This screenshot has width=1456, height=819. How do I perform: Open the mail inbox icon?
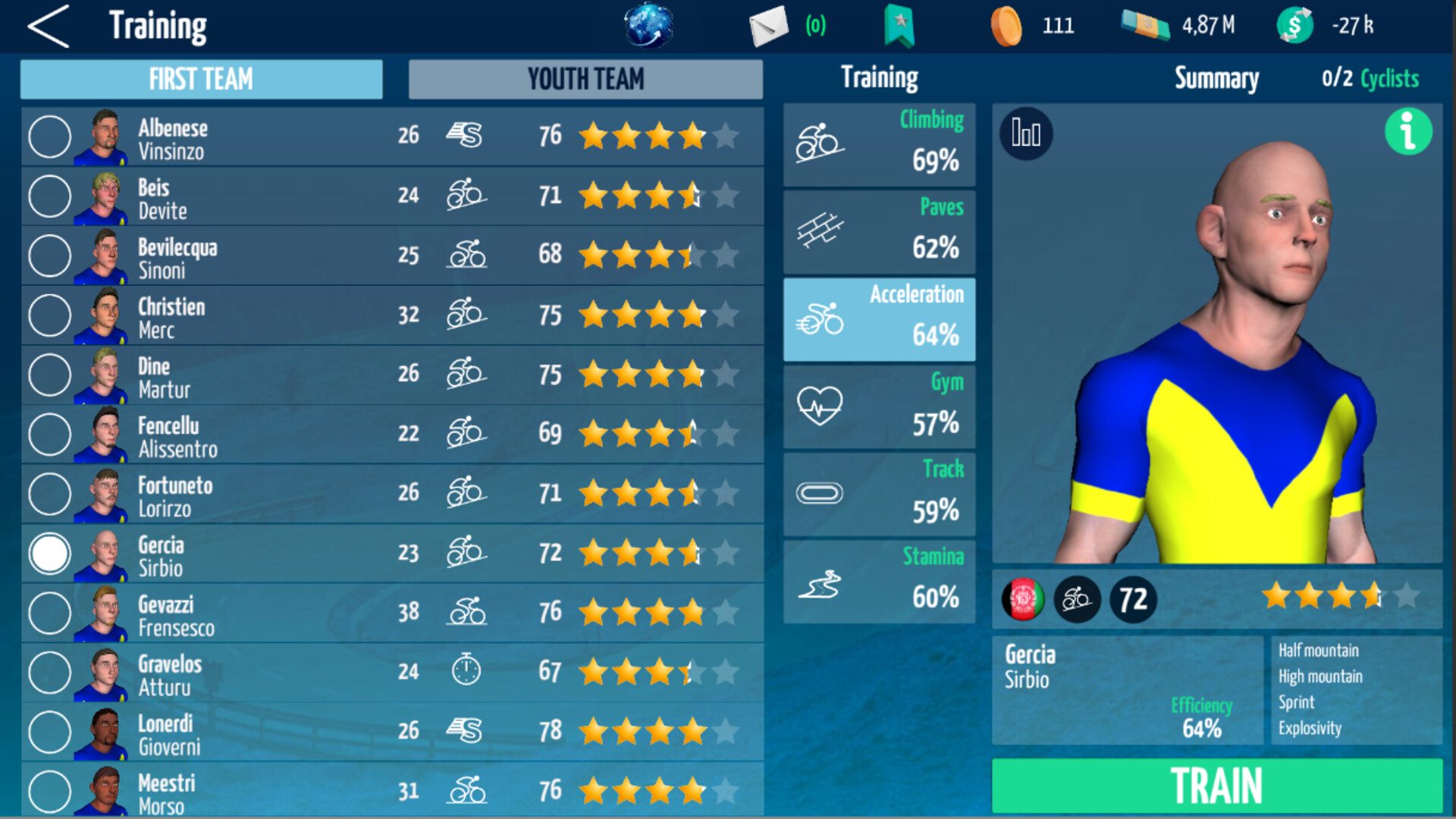[x=768, y=25]
